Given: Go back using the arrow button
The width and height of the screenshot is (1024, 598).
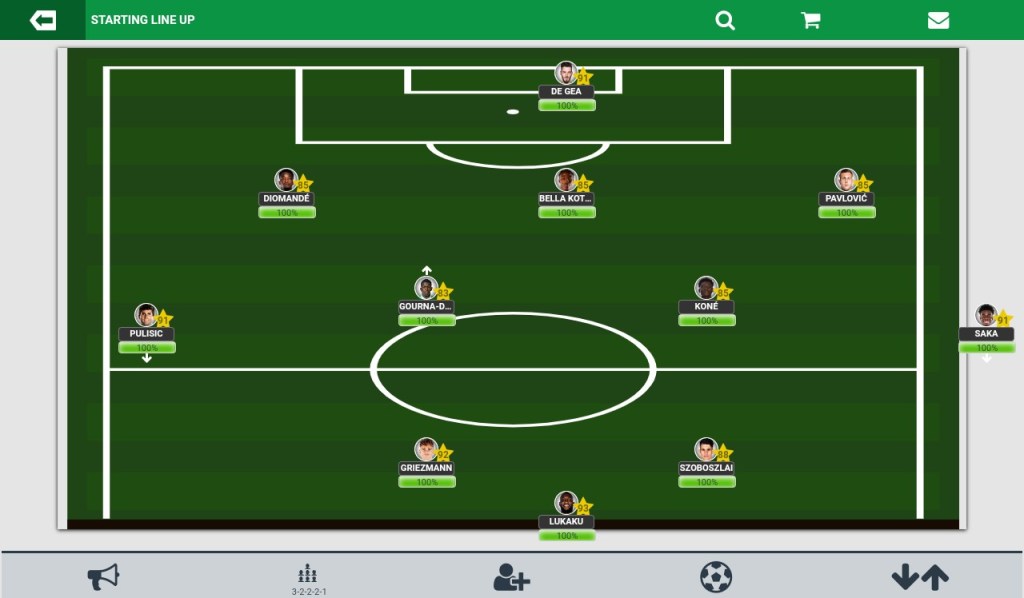Looking at the screenshot, I should [x=43, y=20].
